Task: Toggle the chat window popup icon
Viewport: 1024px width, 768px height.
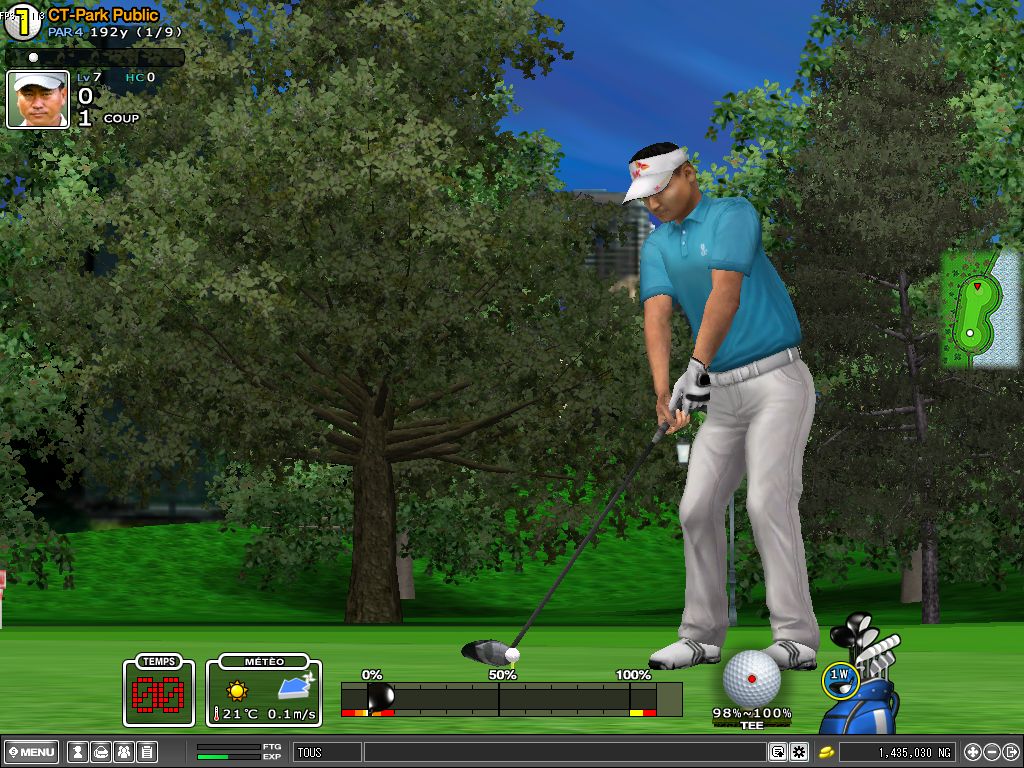Action: coord(777,752)
